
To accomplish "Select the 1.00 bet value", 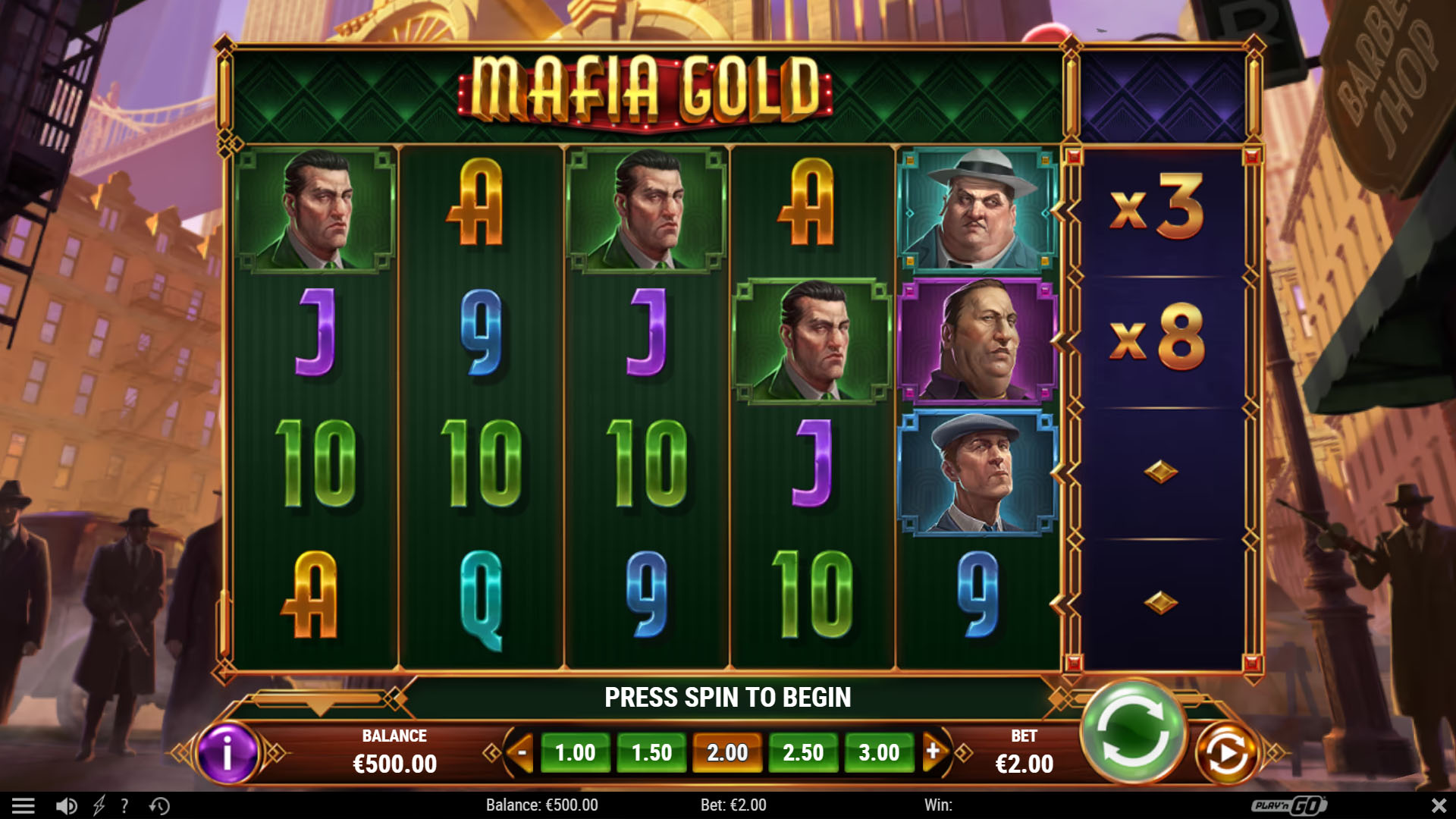I will click(575, 753).
